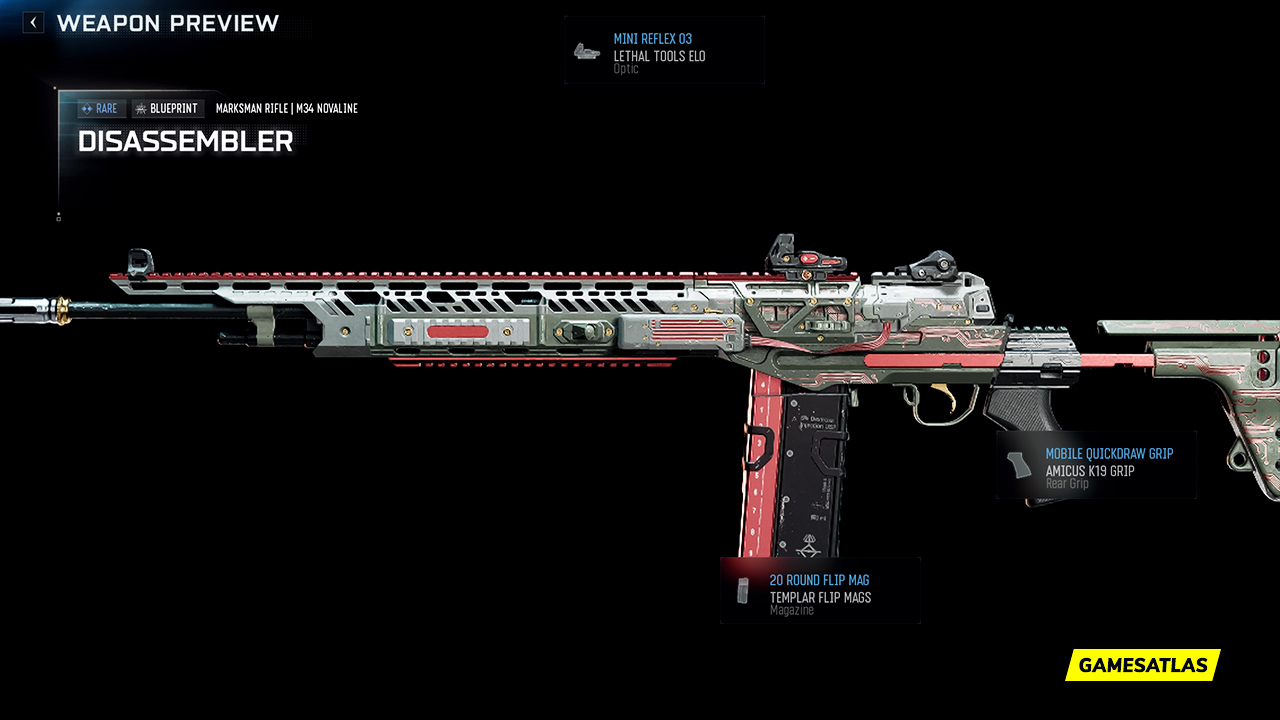1280x720 pixels.
Task: Toggle the BLUEPRINT badge
Action: click(168, 108)
